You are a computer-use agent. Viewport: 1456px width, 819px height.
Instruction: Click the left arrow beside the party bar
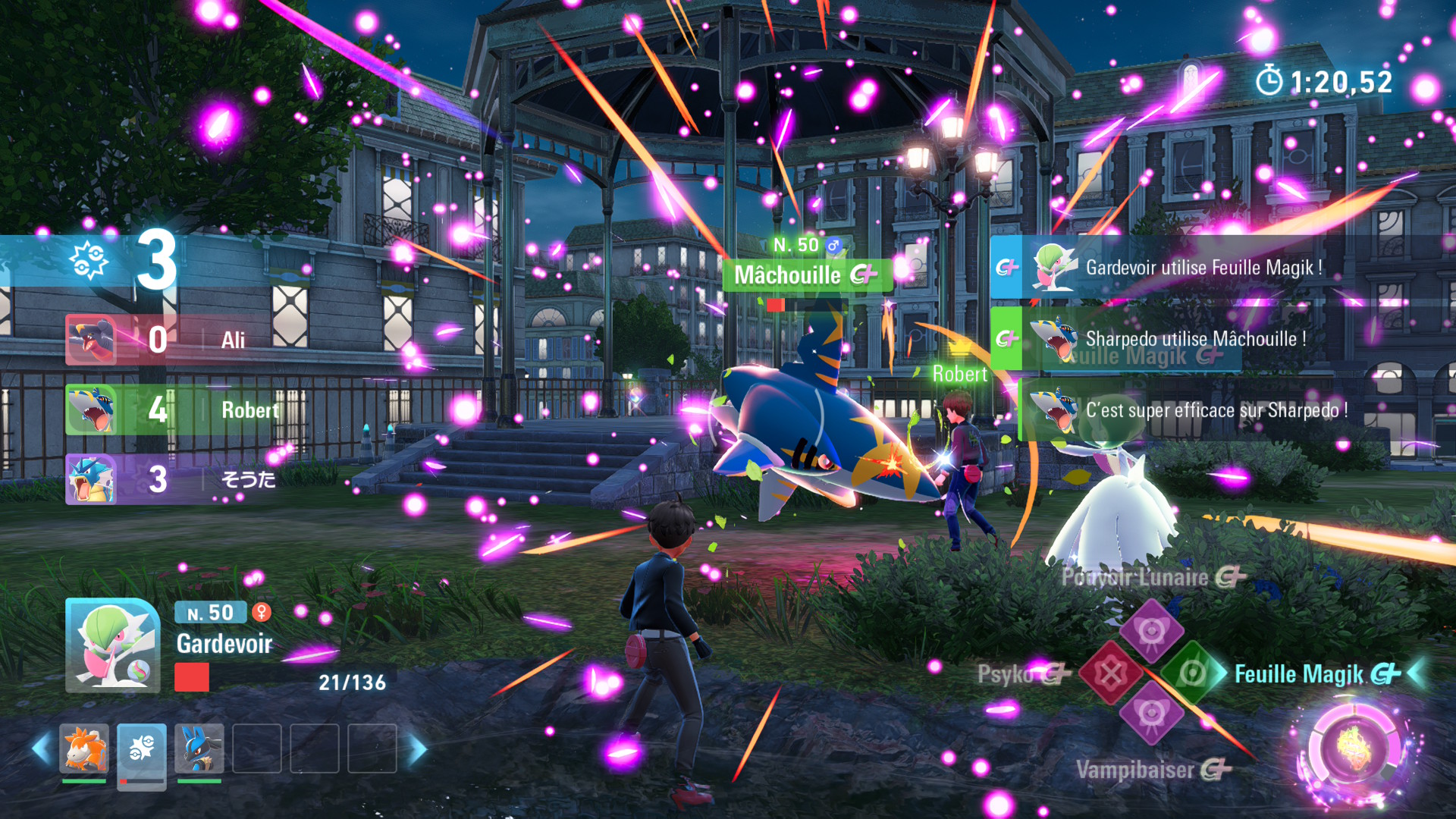[x=42, y=748]
